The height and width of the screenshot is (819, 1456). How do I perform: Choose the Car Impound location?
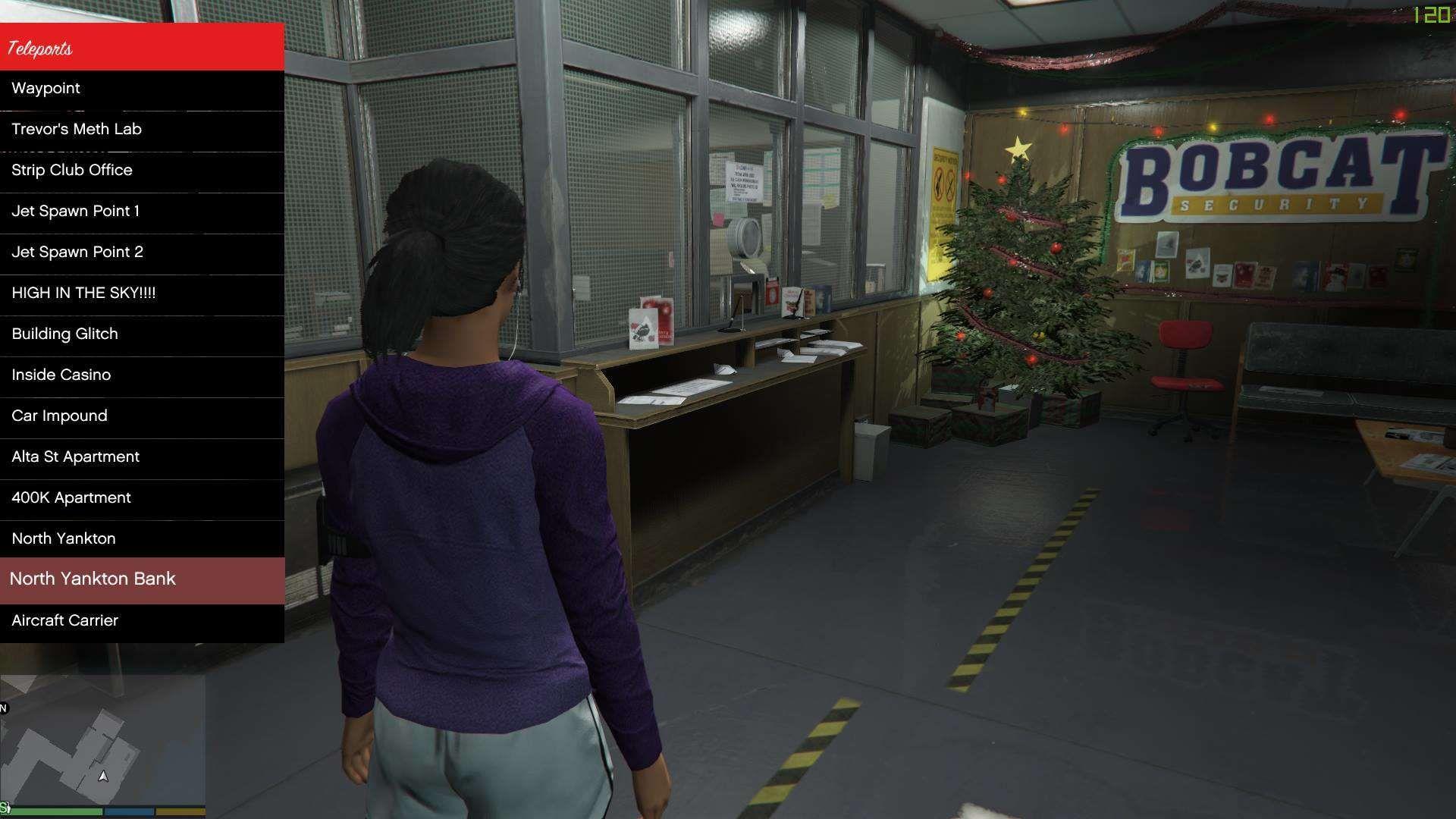click(142, 416)
